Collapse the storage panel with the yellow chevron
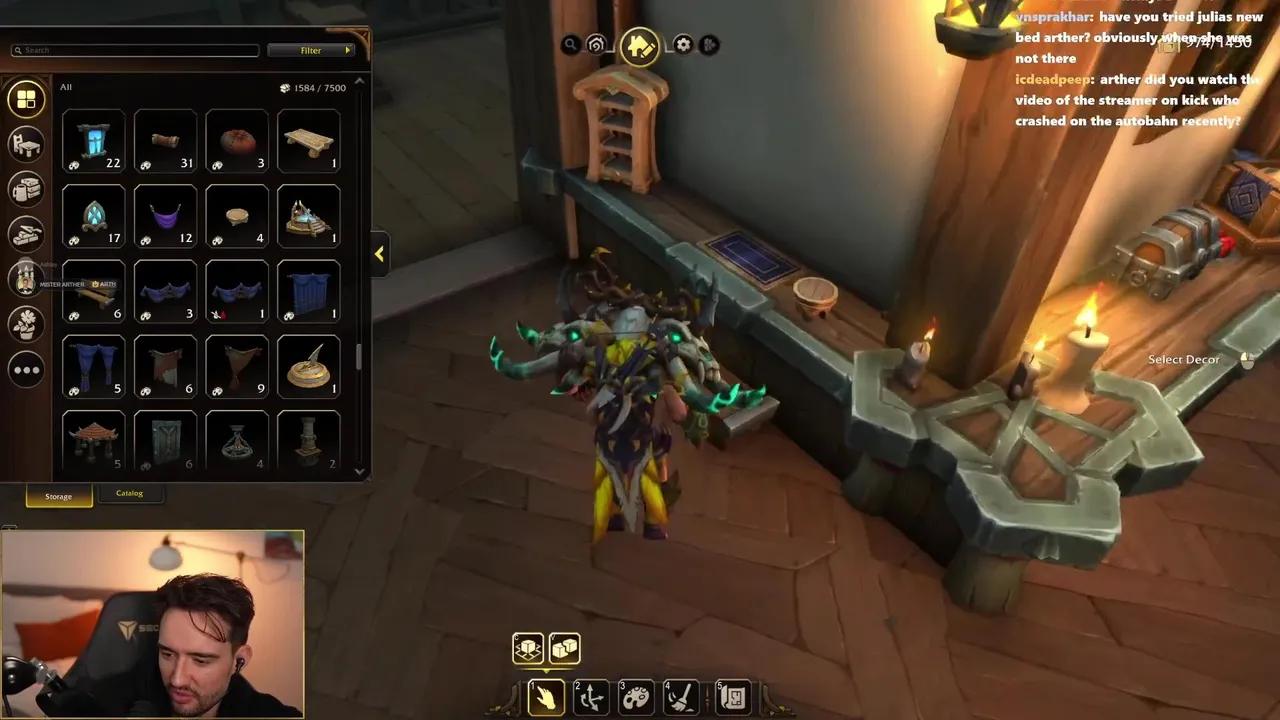1280x720 pixels. [379, 254]
